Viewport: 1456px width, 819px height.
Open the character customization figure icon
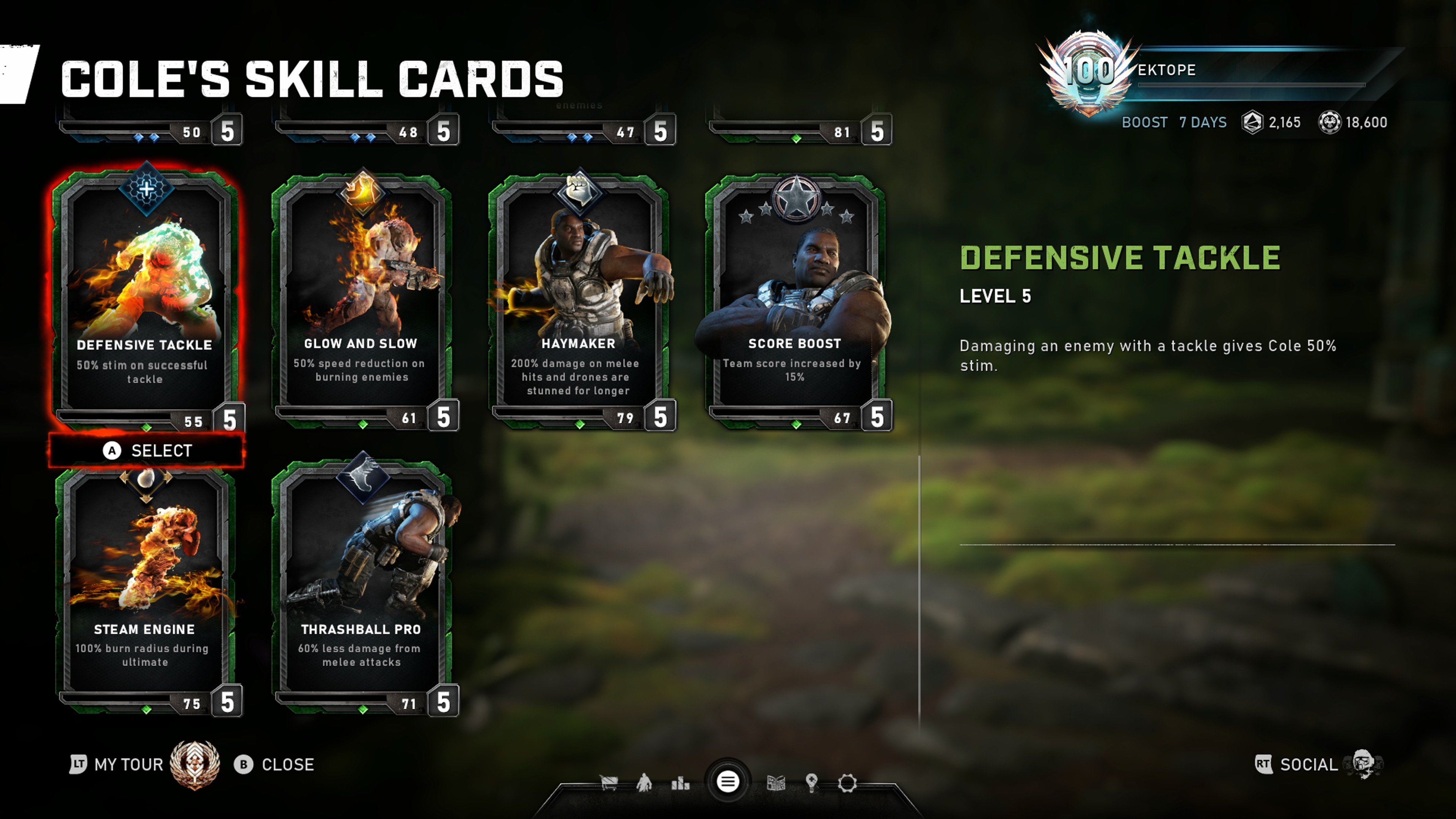click(x=644, y=783)
